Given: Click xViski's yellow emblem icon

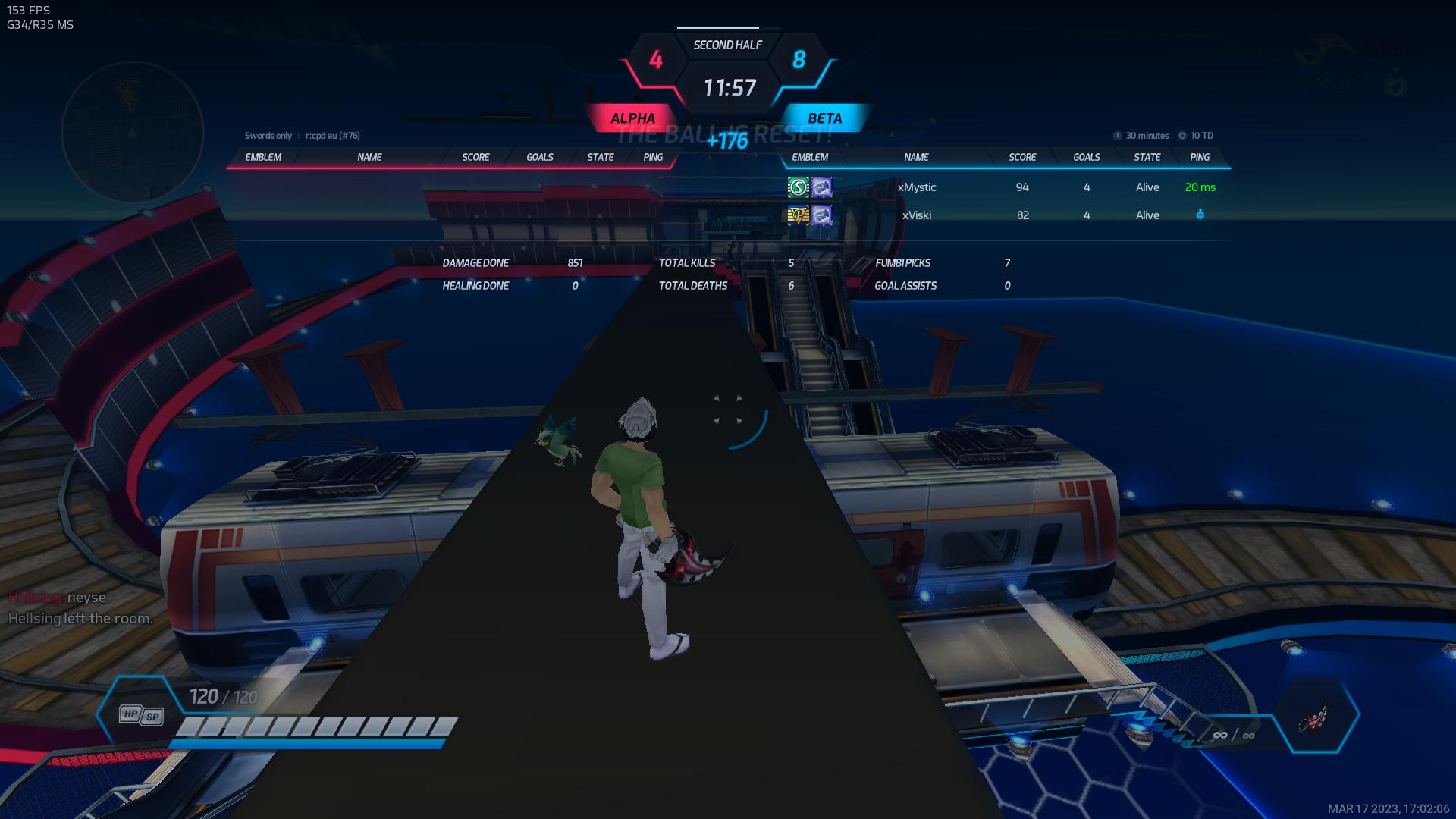Looking at the screenshot, I should tap(798, 215).
